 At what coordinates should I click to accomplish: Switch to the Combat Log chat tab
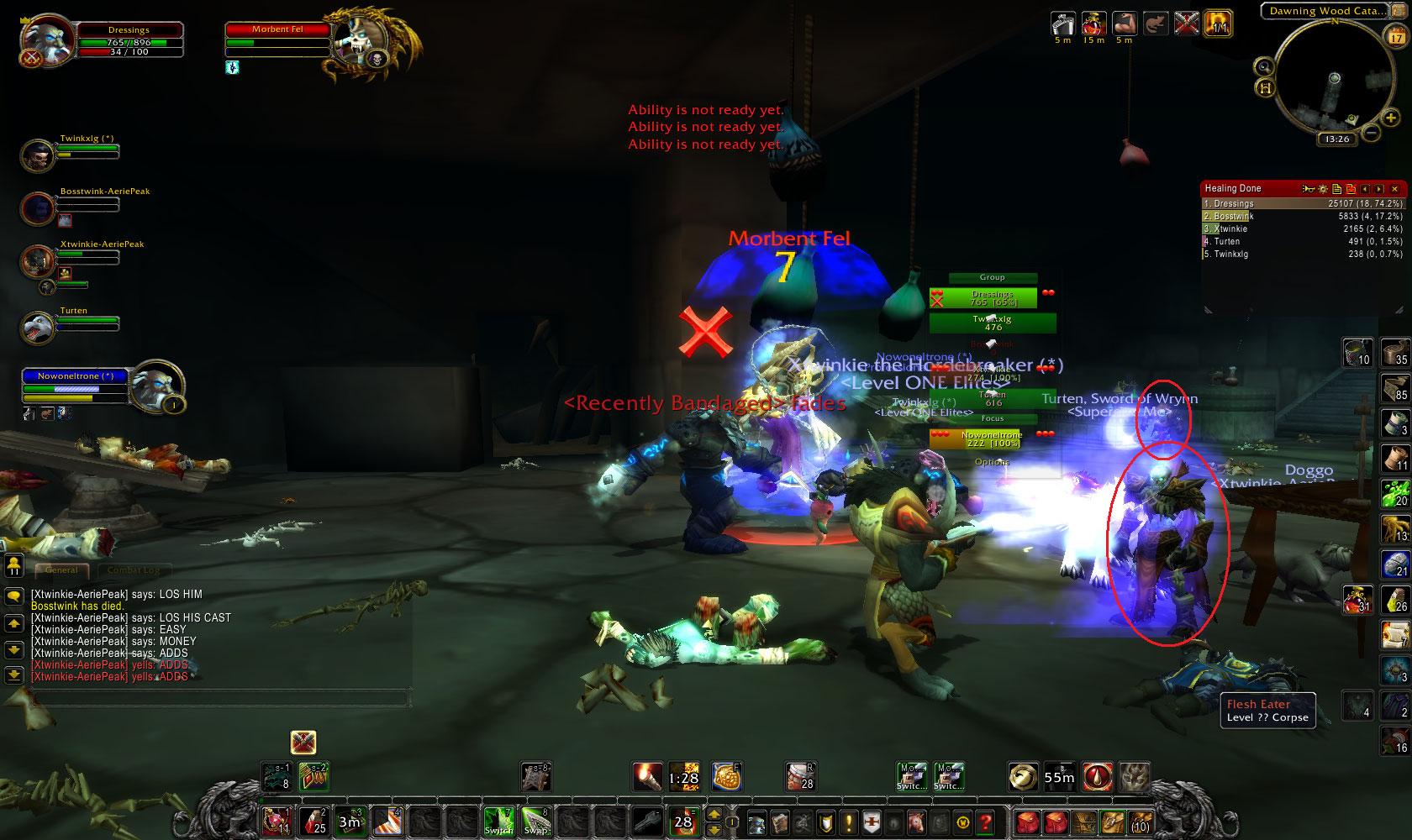(x=134, y=570)
